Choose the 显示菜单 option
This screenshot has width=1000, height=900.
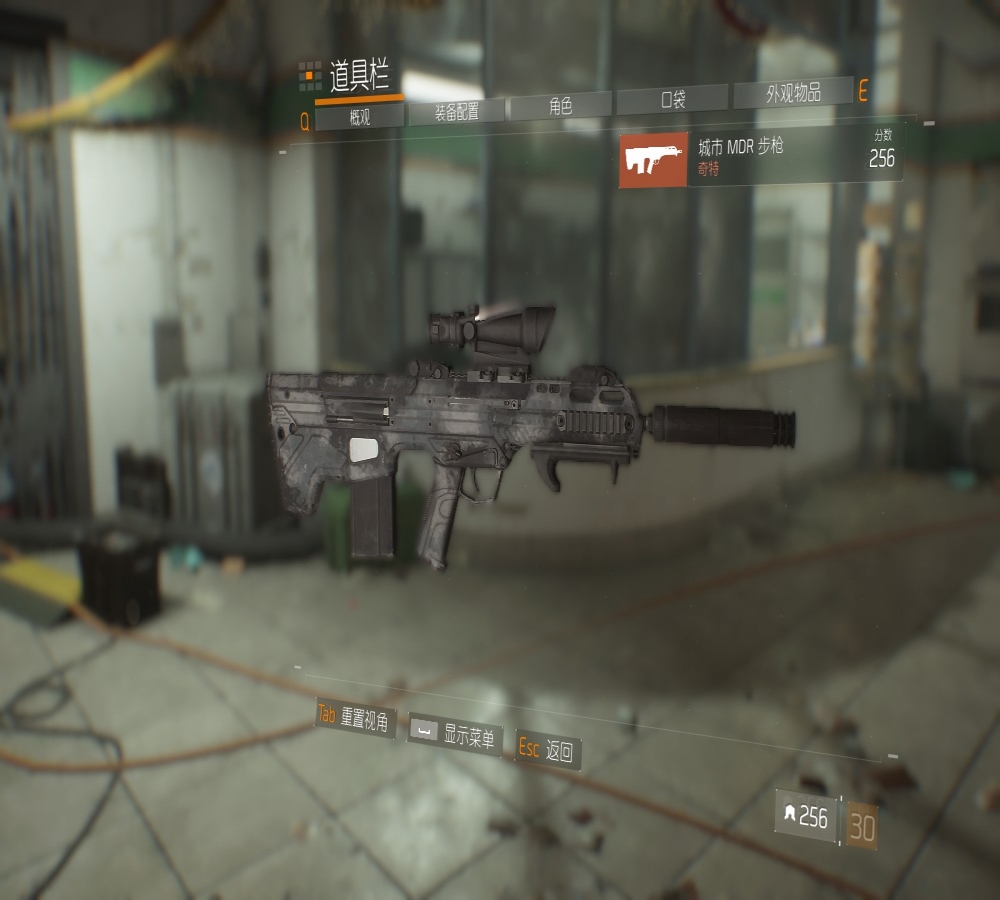click(455, 736)
